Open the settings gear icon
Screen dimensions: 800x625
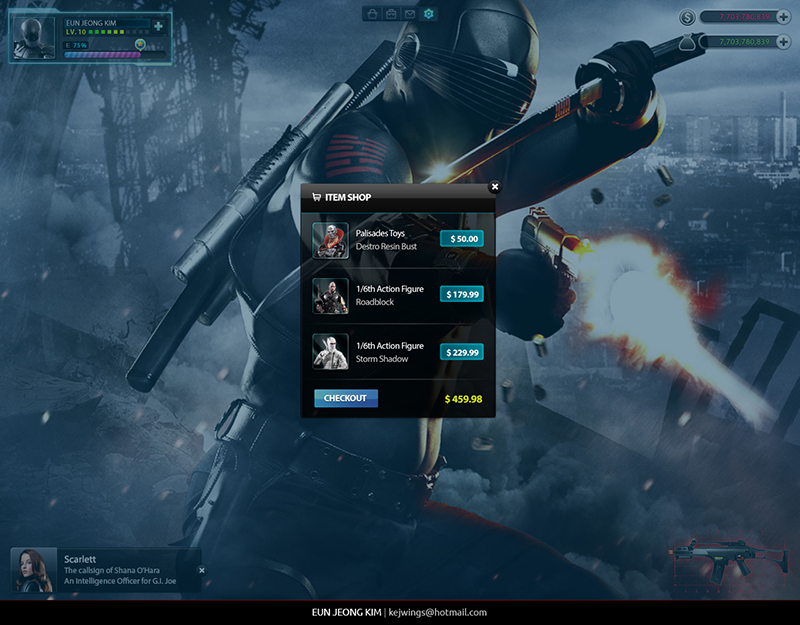(429, 14)
